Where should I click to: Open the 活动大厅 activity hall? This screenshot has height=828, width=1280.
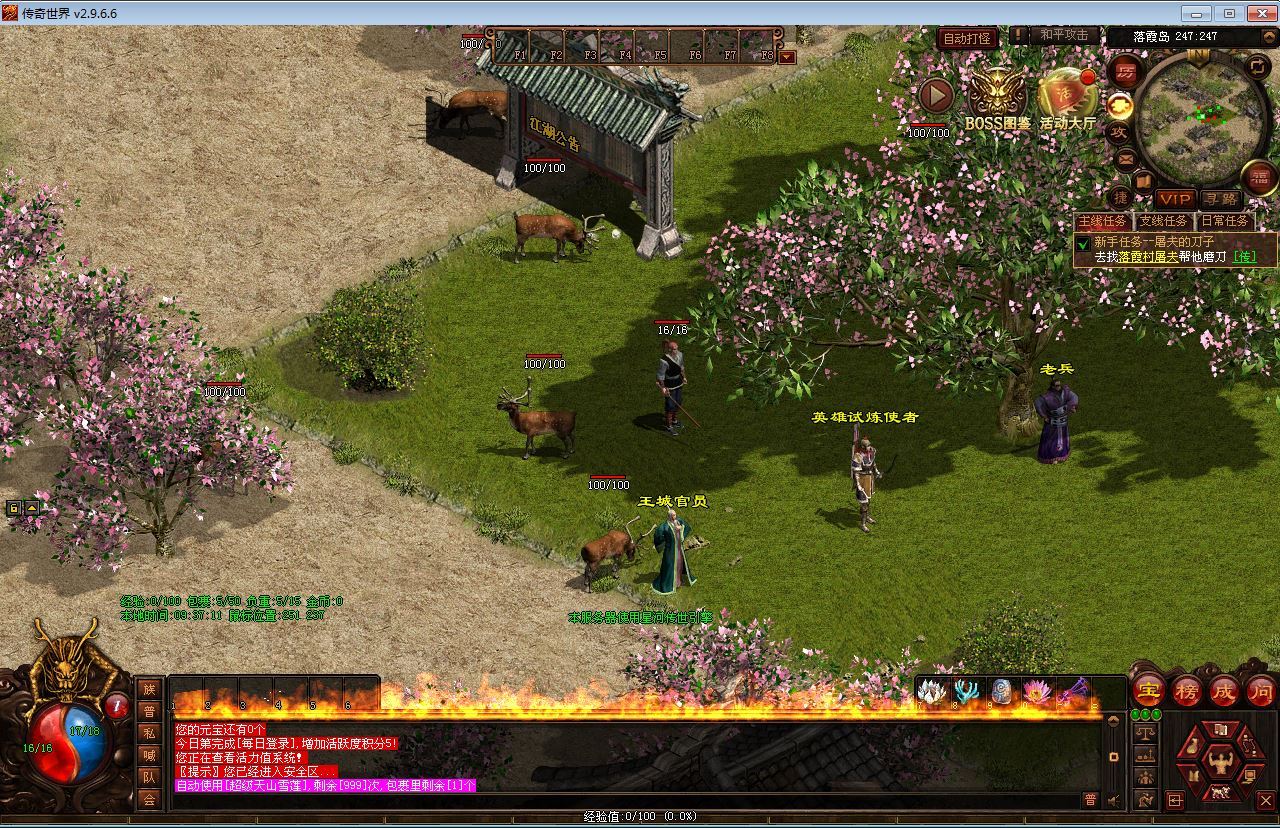1067,98
